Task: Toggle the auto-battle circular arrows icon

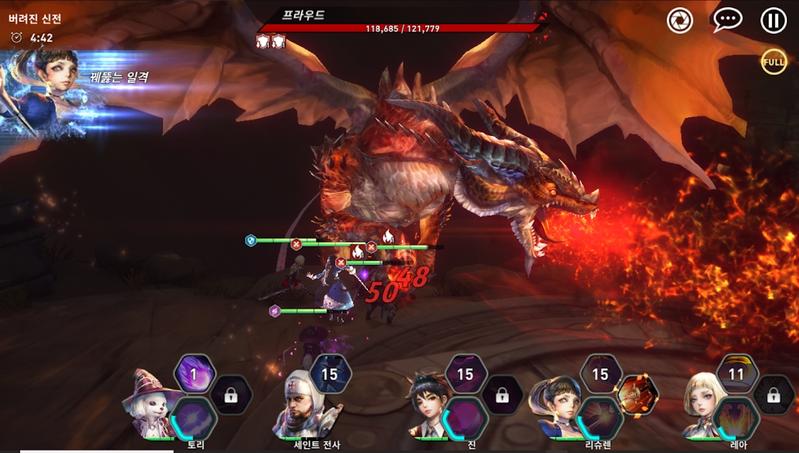Action: (680, 19)
